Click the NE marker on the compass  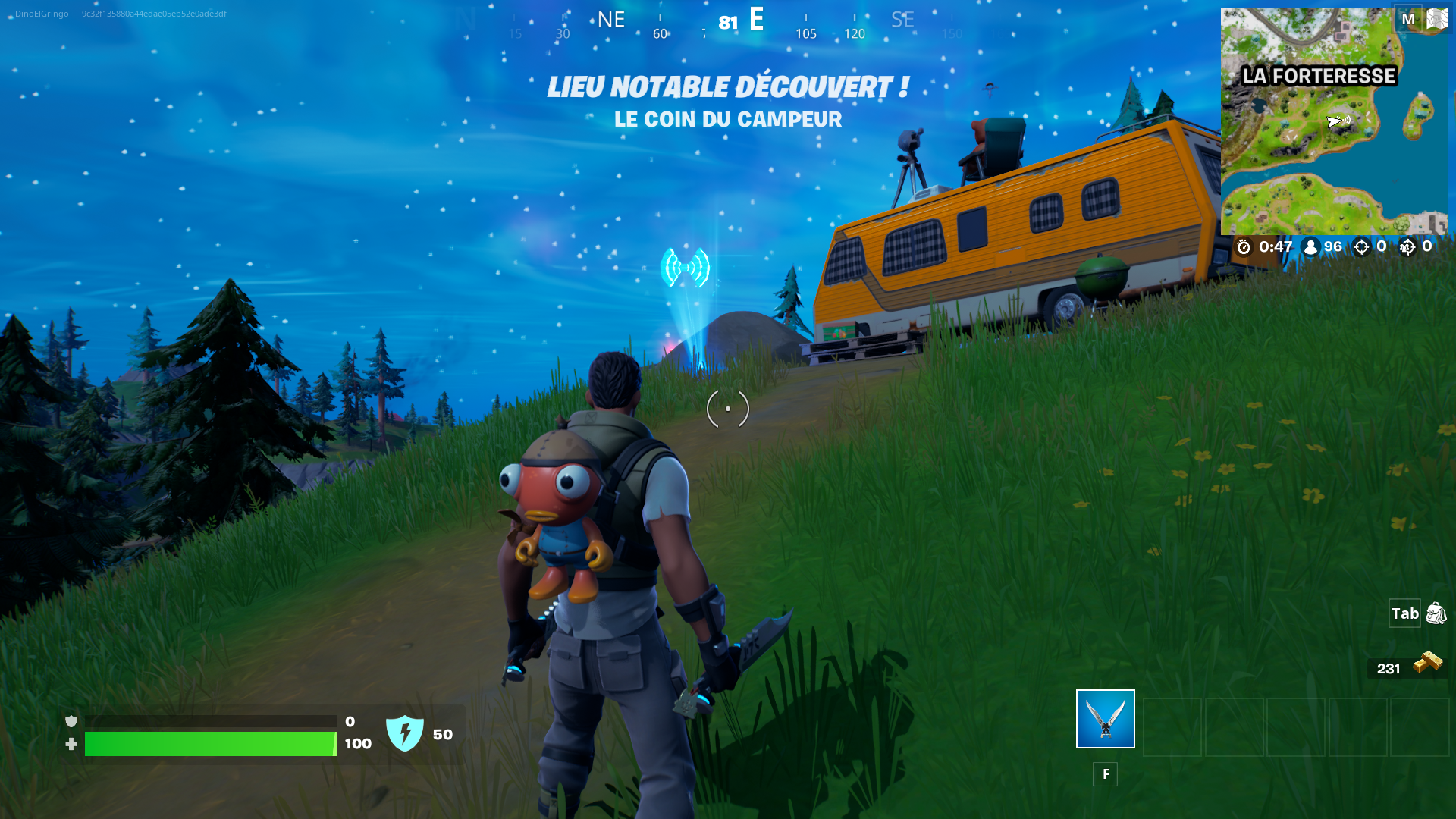pyautogui.click(x=611, y=18)
